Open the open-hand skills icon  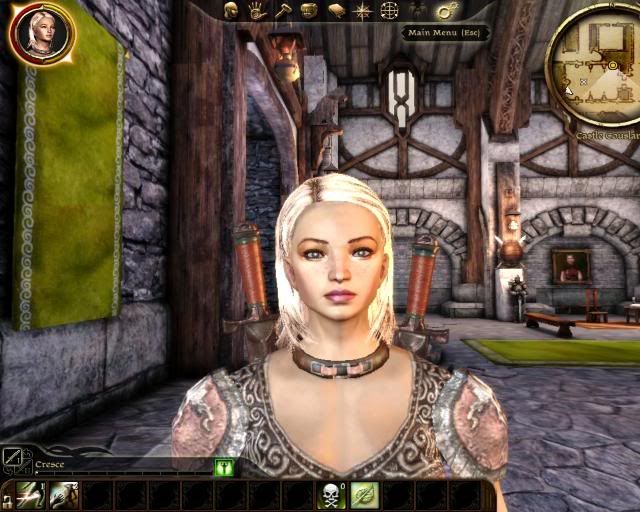tap(257, 10)
